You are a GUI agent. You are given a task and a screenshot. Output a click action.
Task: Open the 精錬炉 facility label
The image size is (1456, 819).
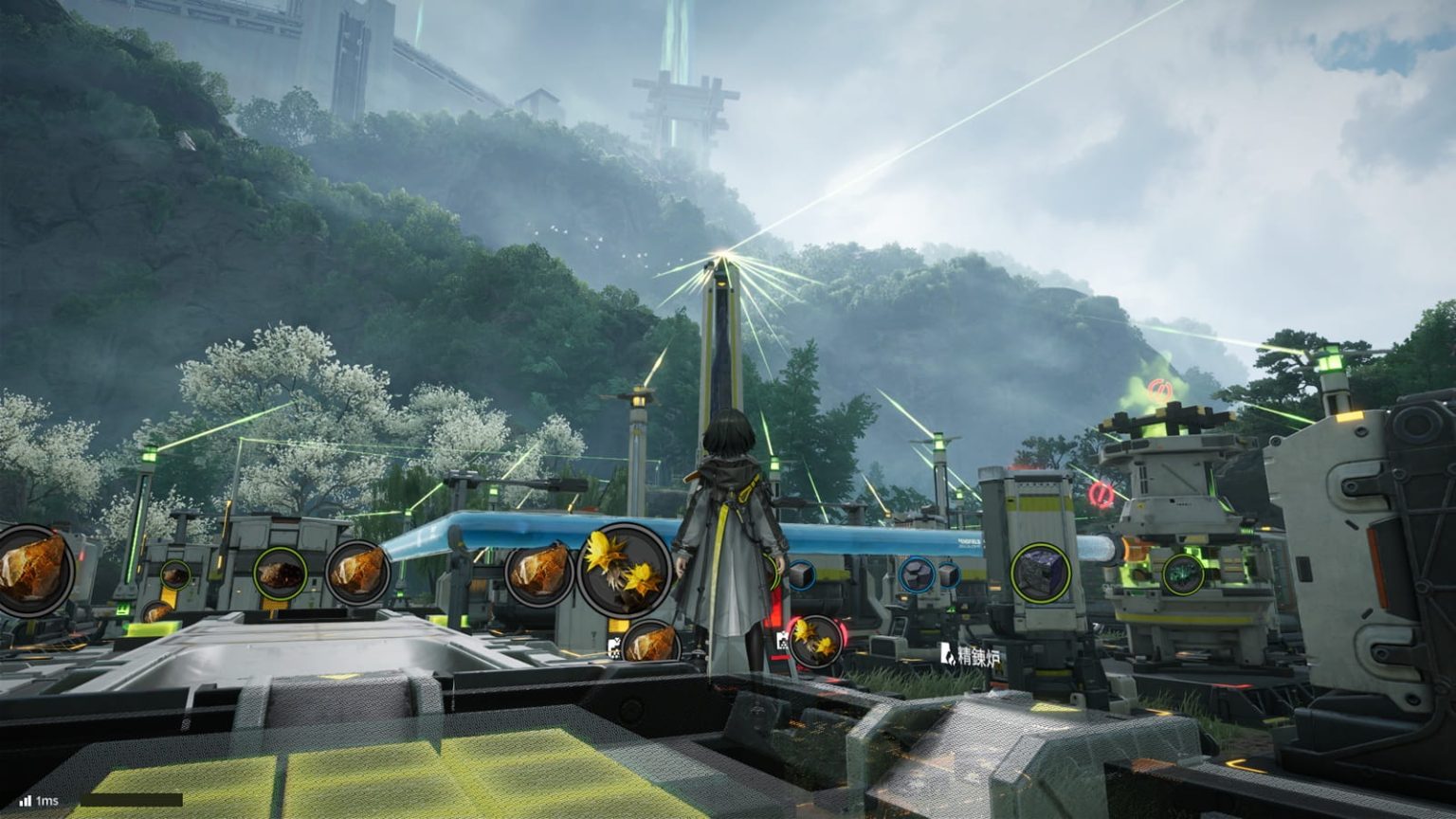[x=970, y=655]
